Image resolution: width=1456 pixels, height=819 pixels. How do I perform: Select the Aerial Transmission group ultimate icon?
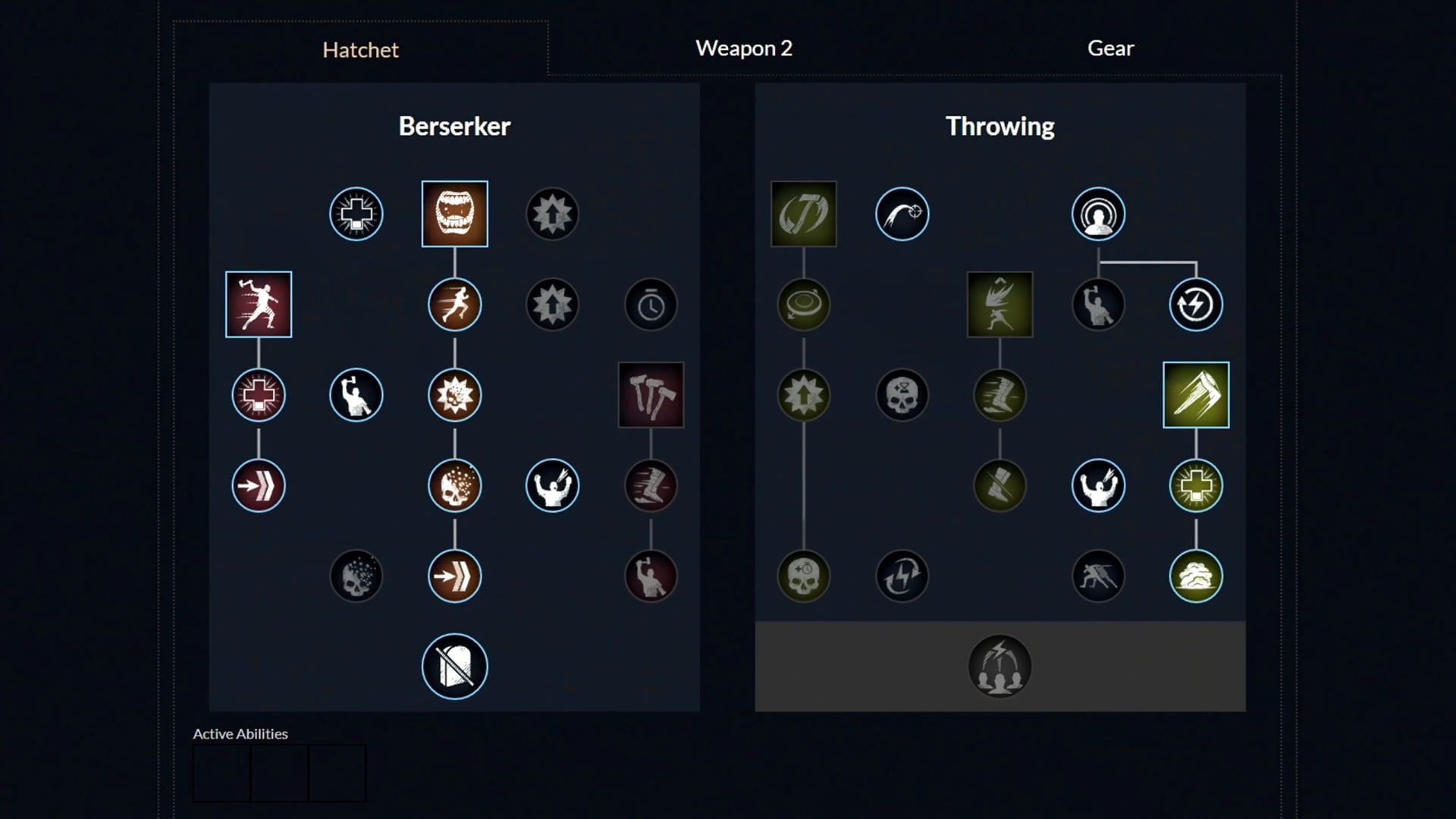(x=999, y=665)
